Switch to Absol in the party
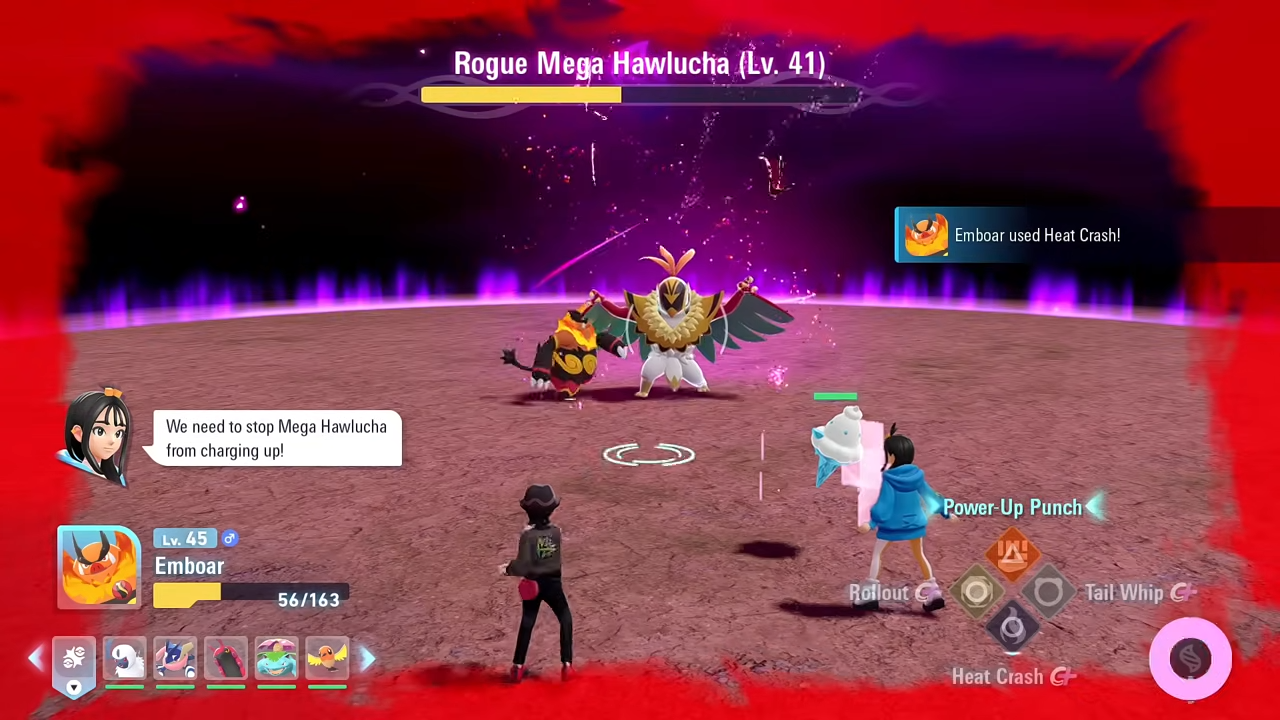 pyautogui.click(x=124, y=658)
